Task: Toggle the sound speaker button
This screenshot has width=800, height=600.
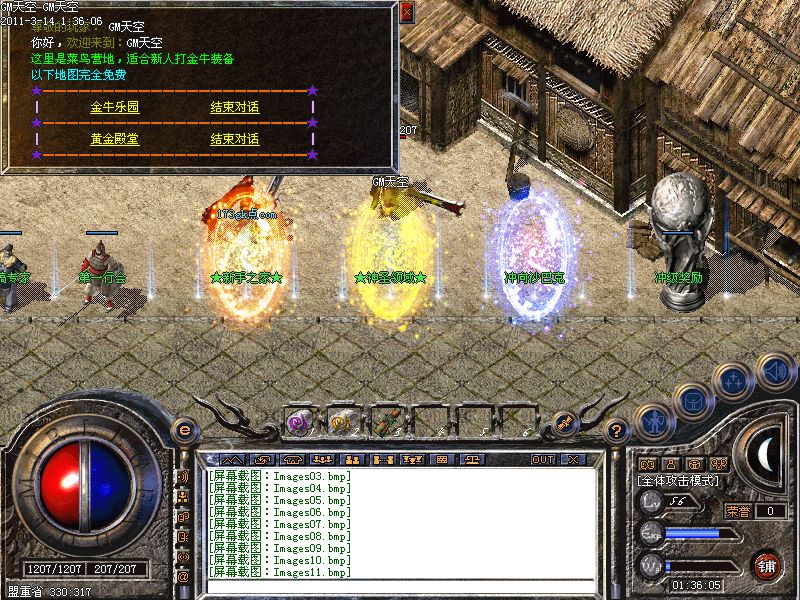Action: coord(775,371)
